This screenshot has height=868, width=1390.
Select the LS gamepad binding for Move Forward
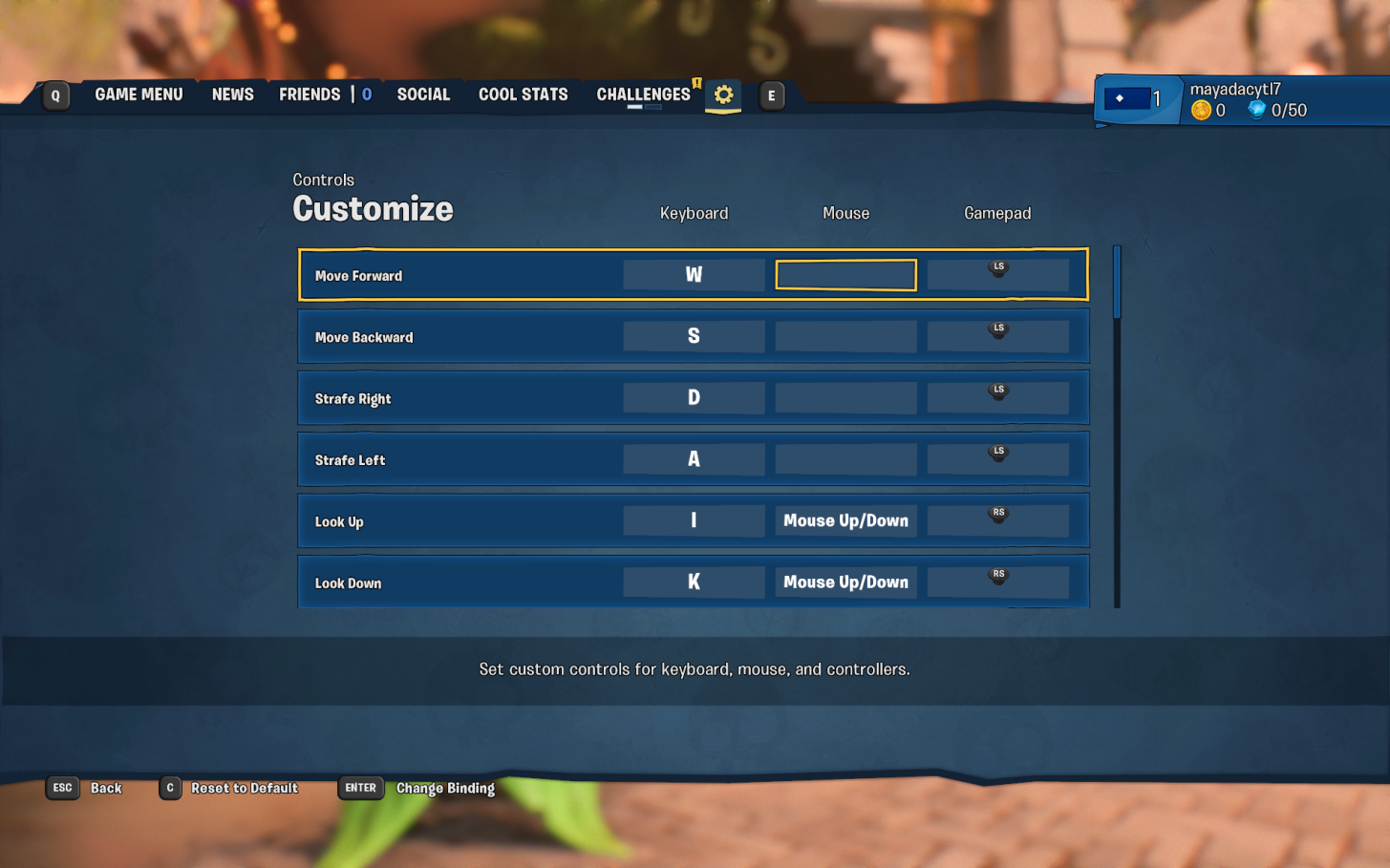tap(997, 274)
